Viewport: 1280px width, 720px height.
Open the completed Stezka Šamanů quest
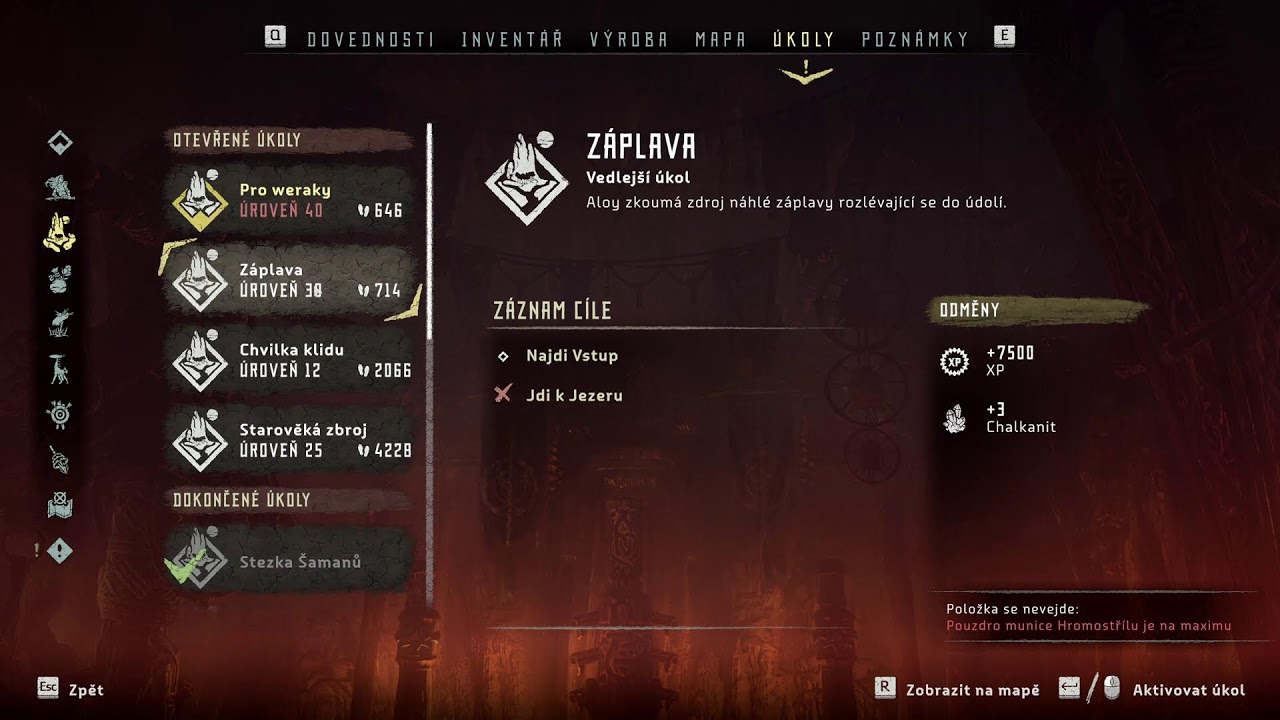point(290,562)
